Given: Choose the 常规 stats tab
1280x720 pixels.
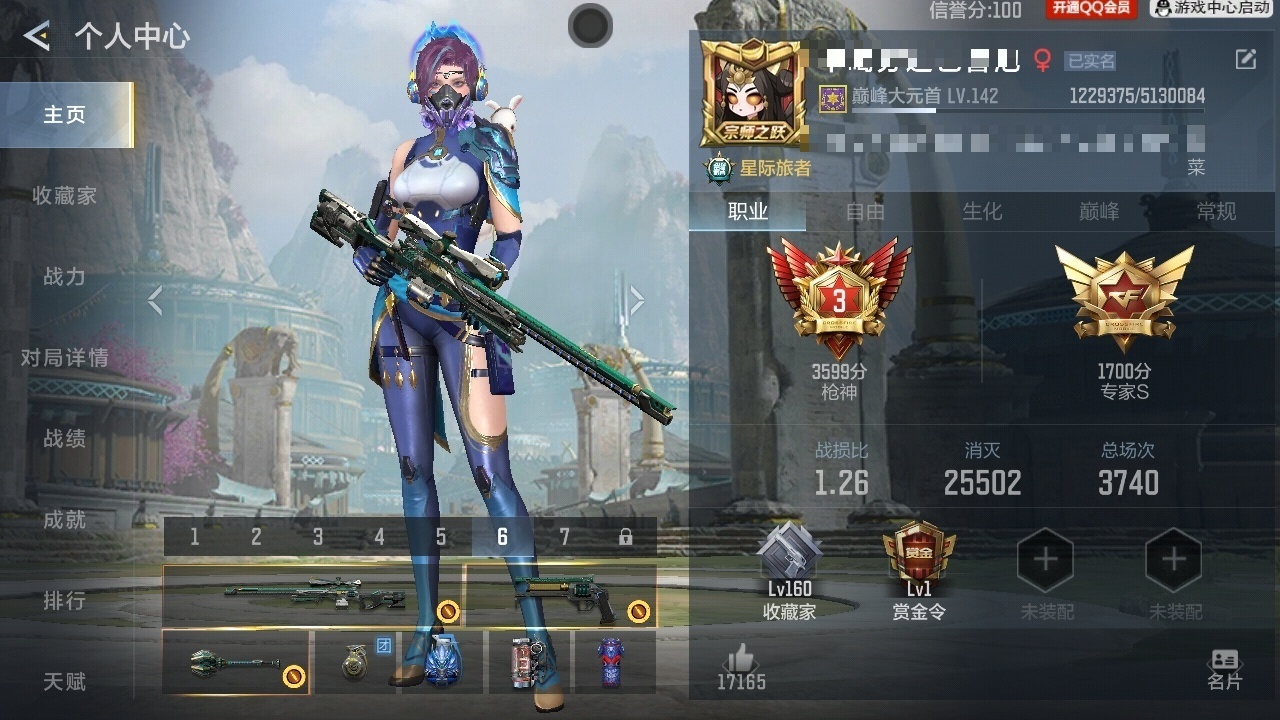Looking at the screenshot, I should [x=1216, y=212].
